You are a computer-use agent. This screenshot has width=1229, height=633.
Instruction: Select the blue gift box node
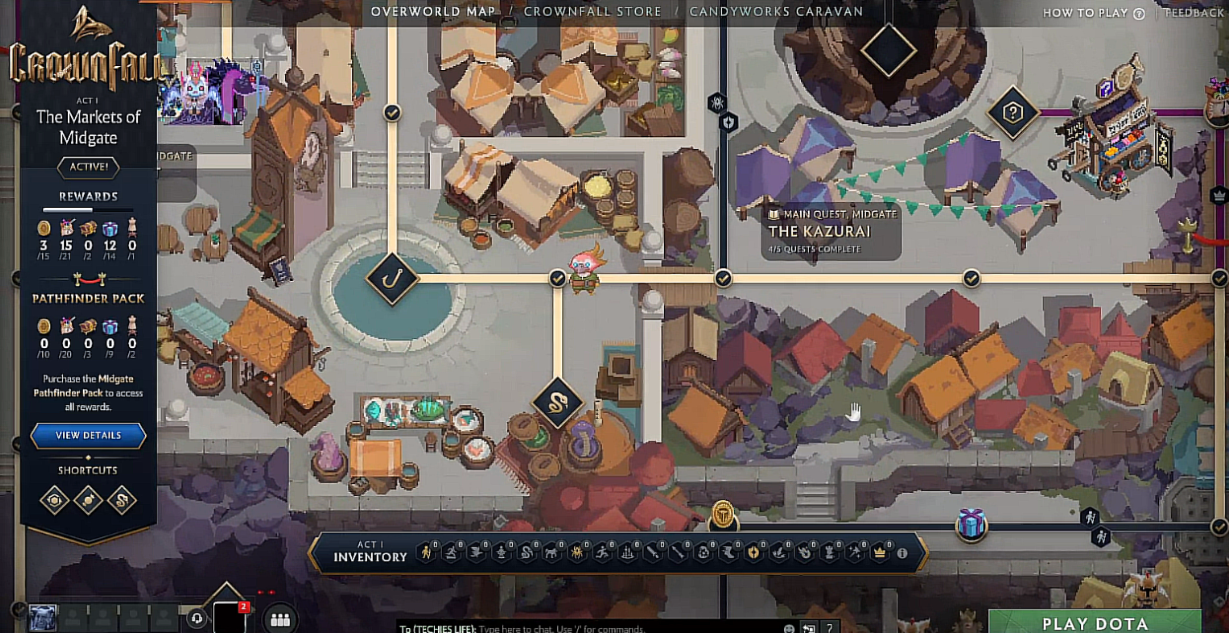[971, 524]
